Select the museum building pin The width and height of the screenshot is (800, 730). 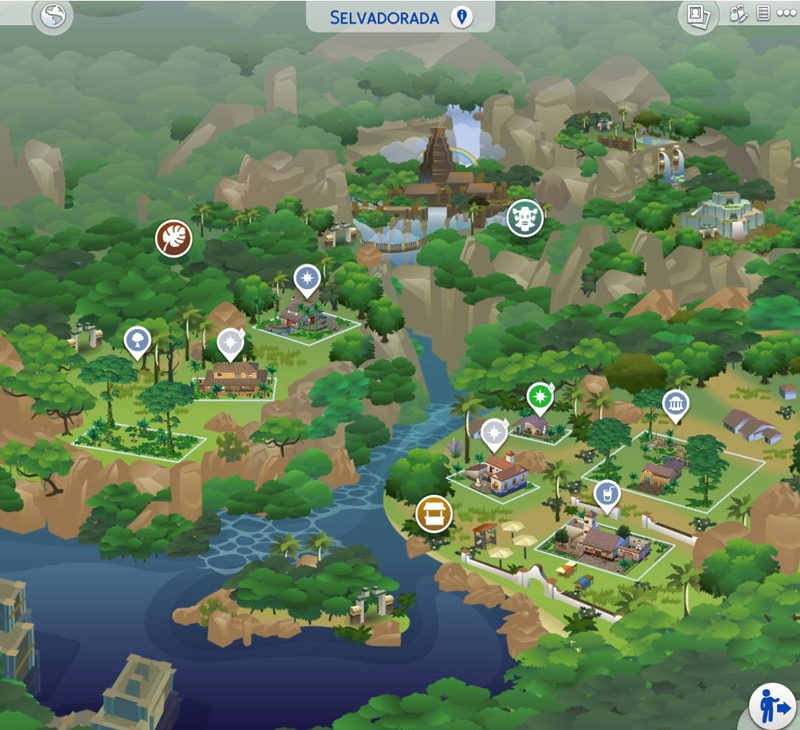pyautogui.click(x=676, y=404)
